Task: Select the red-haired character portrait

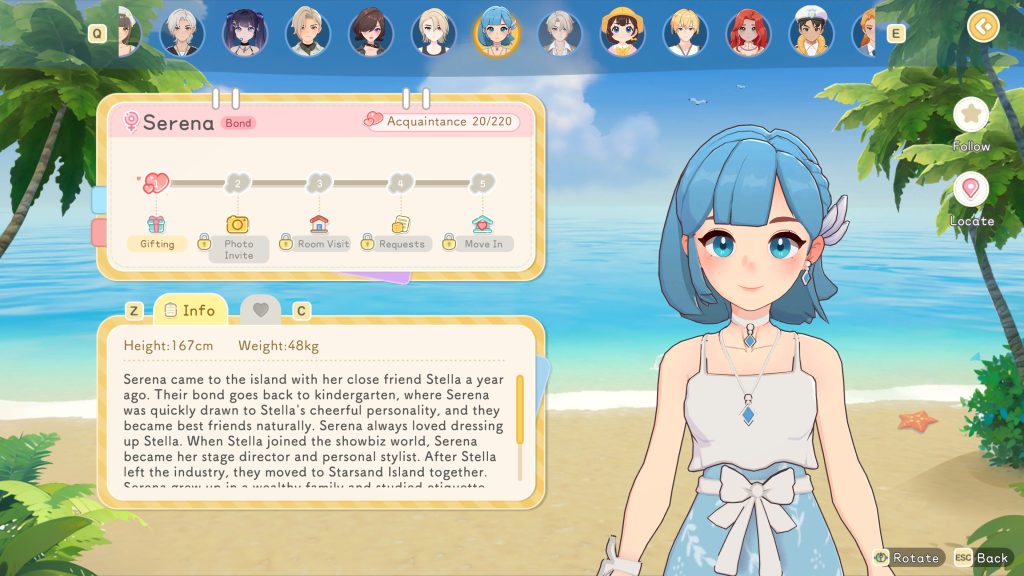Action: click(x=747, y=32)
